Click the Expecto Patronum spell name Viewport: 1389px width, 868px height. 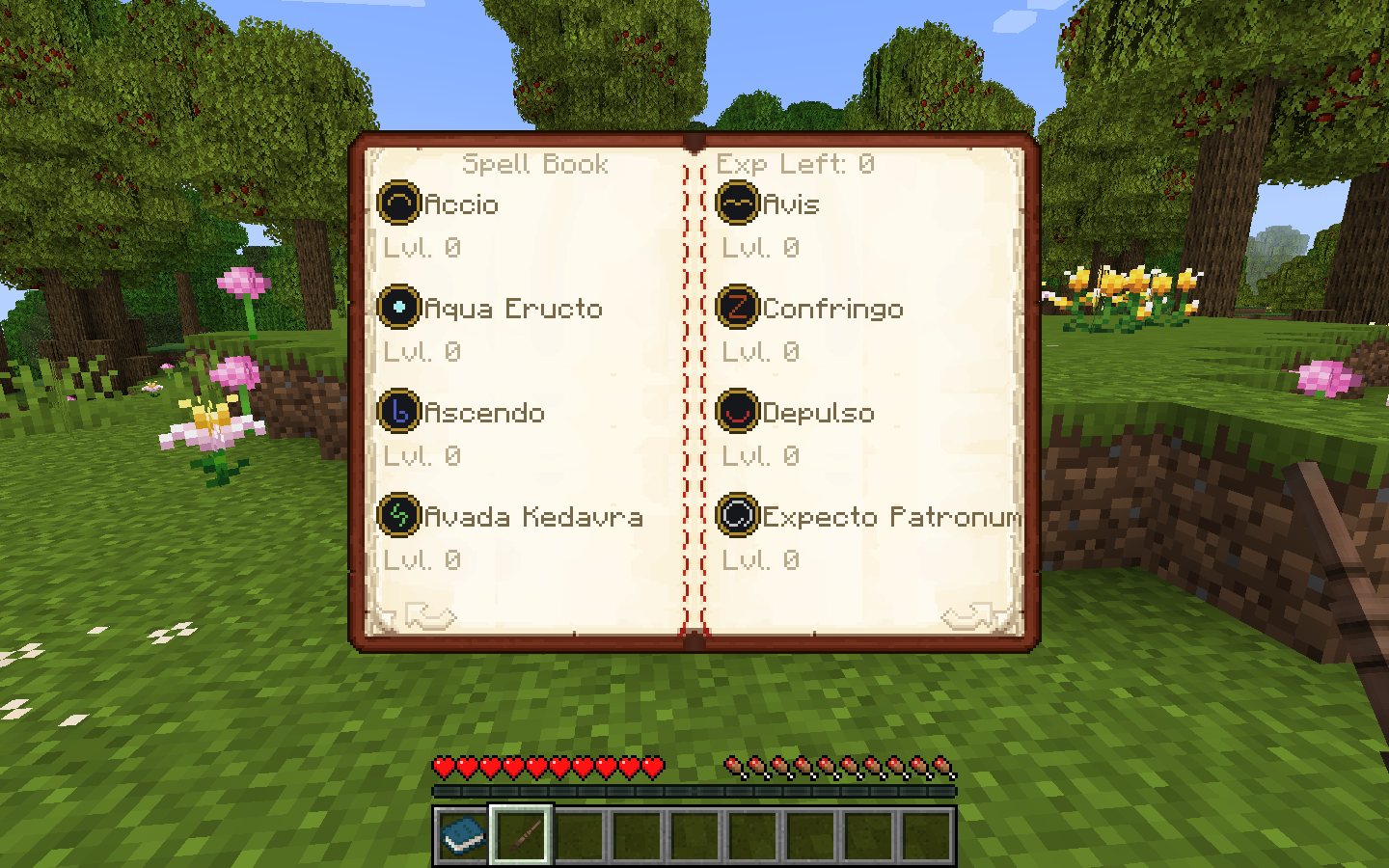(892, 517)
